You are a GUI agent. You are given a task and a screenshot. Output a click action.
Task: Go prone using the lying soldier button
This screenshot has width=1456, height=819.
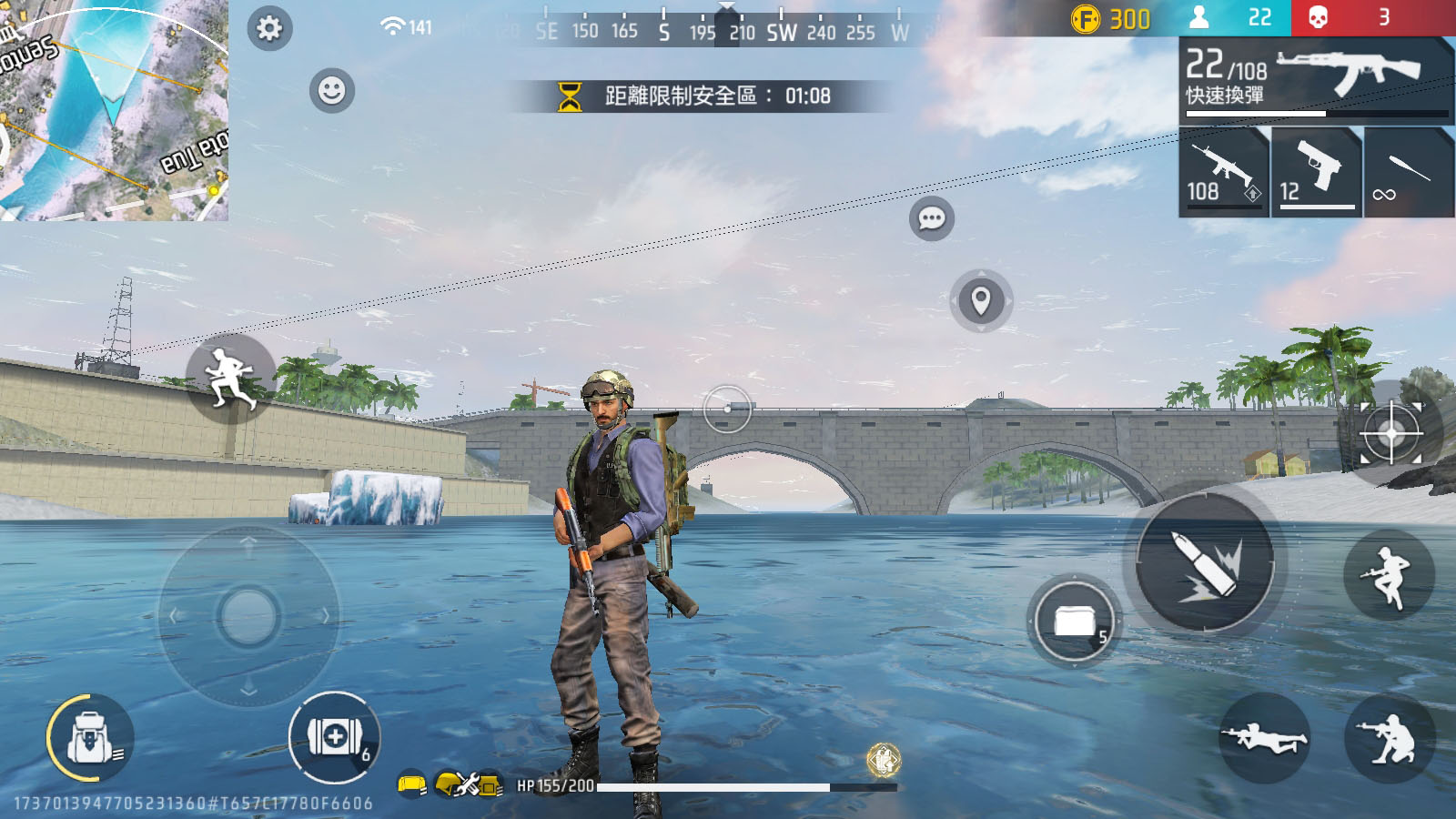point(1264,737)
